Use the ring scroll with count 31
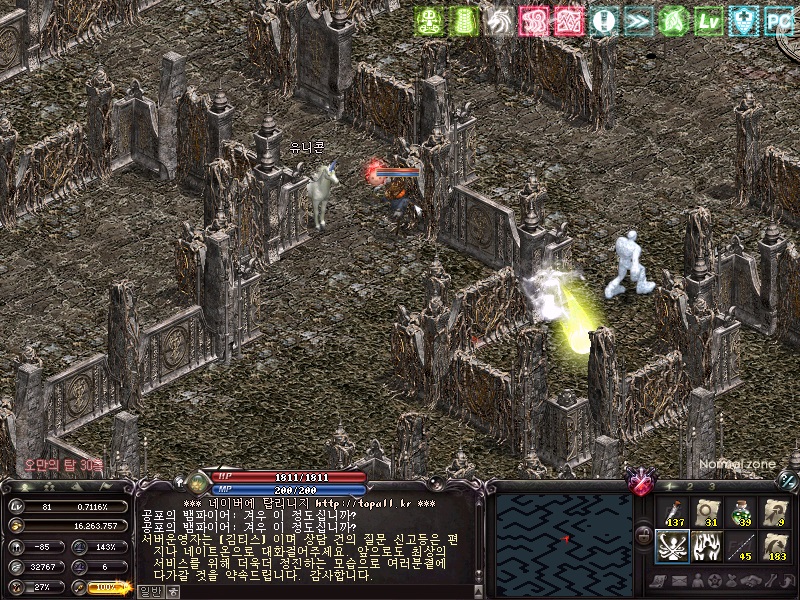The image size is (800, 600). coord(706,512)
